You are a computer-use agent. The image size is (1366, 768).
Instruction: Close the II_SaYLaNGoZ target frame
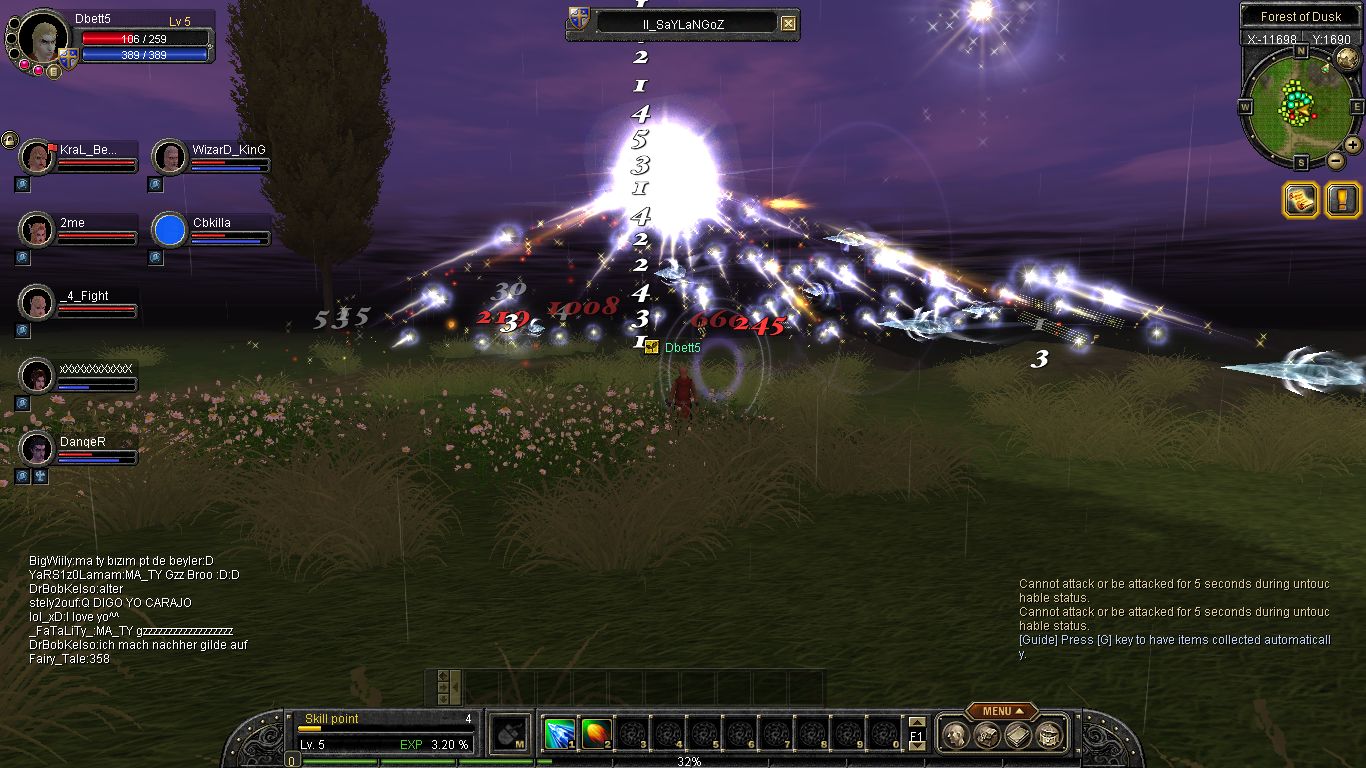[x=789, y=23]
